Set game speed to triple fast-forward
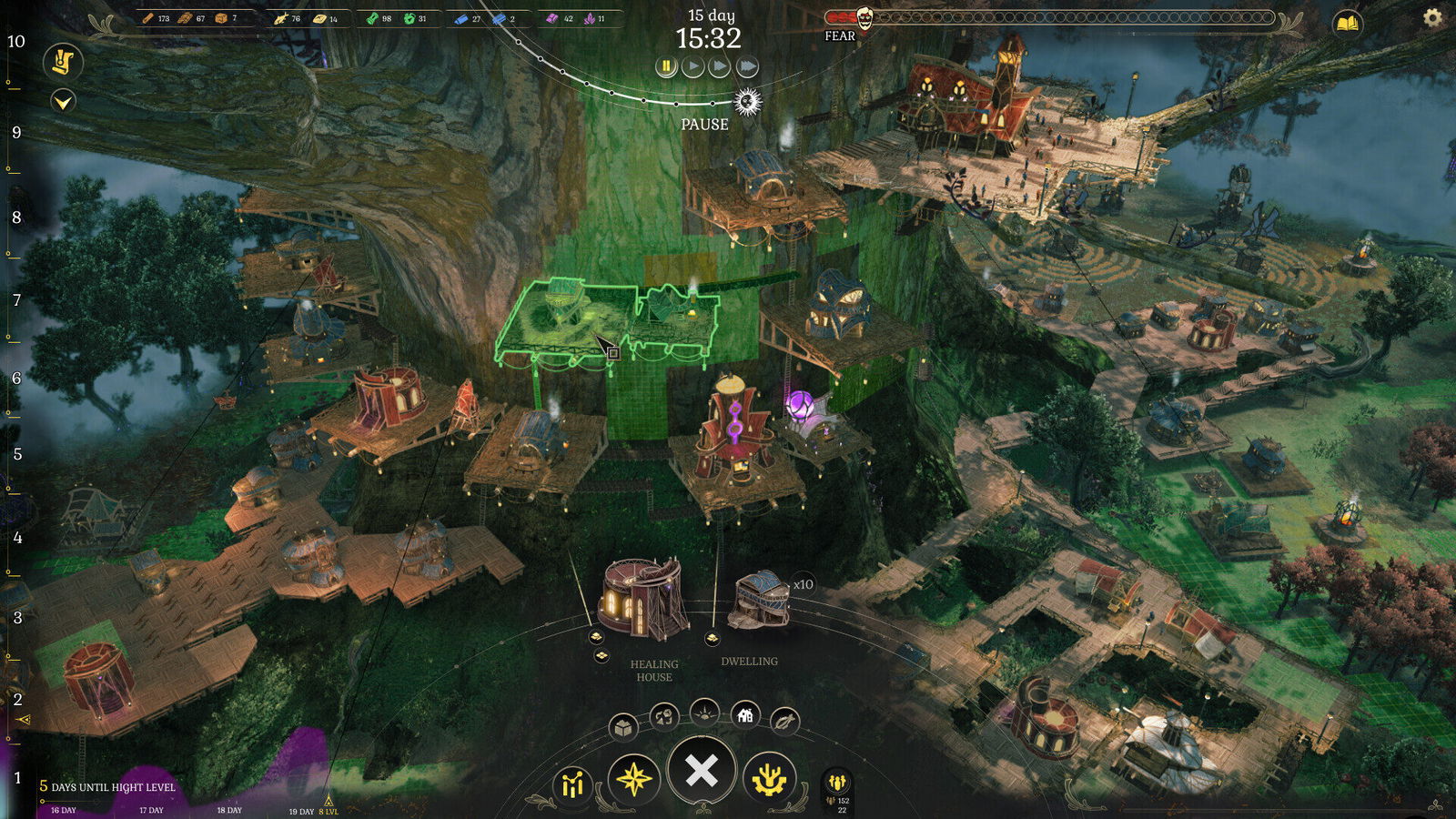 click(747, 66)
